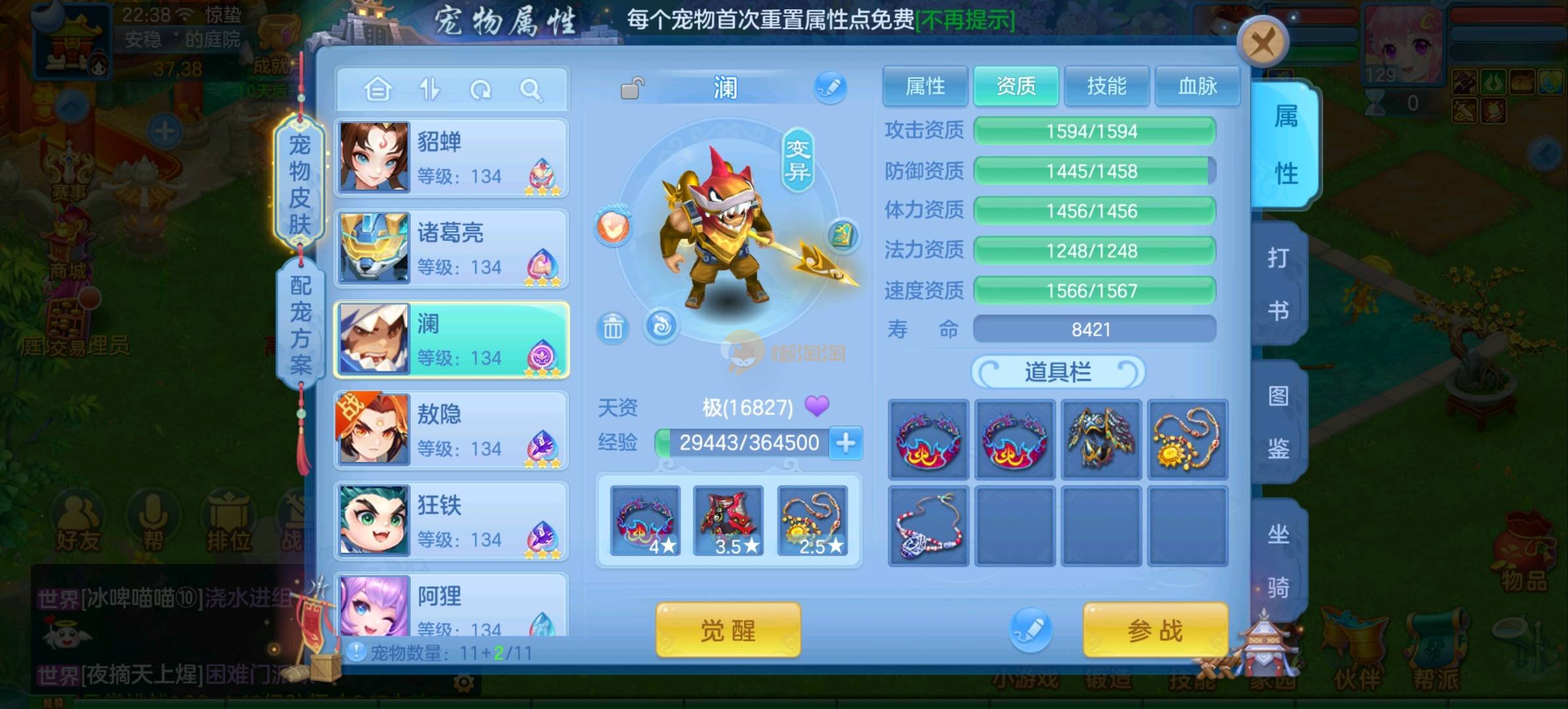Pick pet 狂铁 in the list
1568x709 pixels.
point(451,521)
